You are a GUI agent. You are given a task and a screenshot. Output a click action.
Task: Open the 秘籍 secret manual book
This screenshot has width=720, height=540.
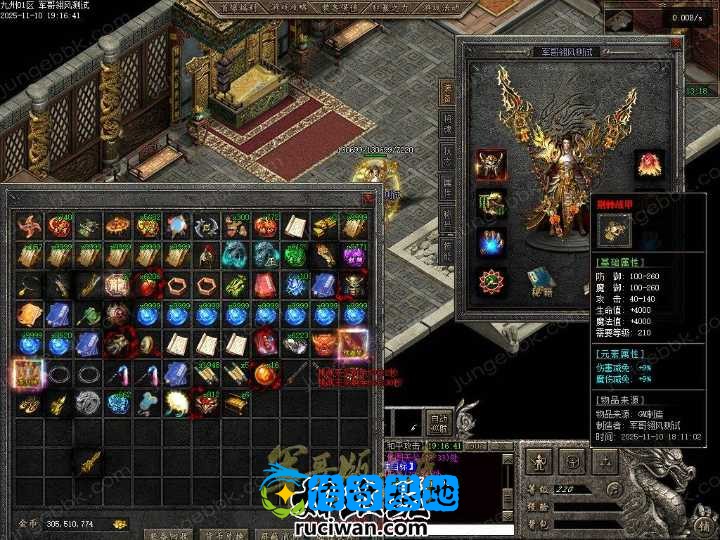[x=539, y=282]
